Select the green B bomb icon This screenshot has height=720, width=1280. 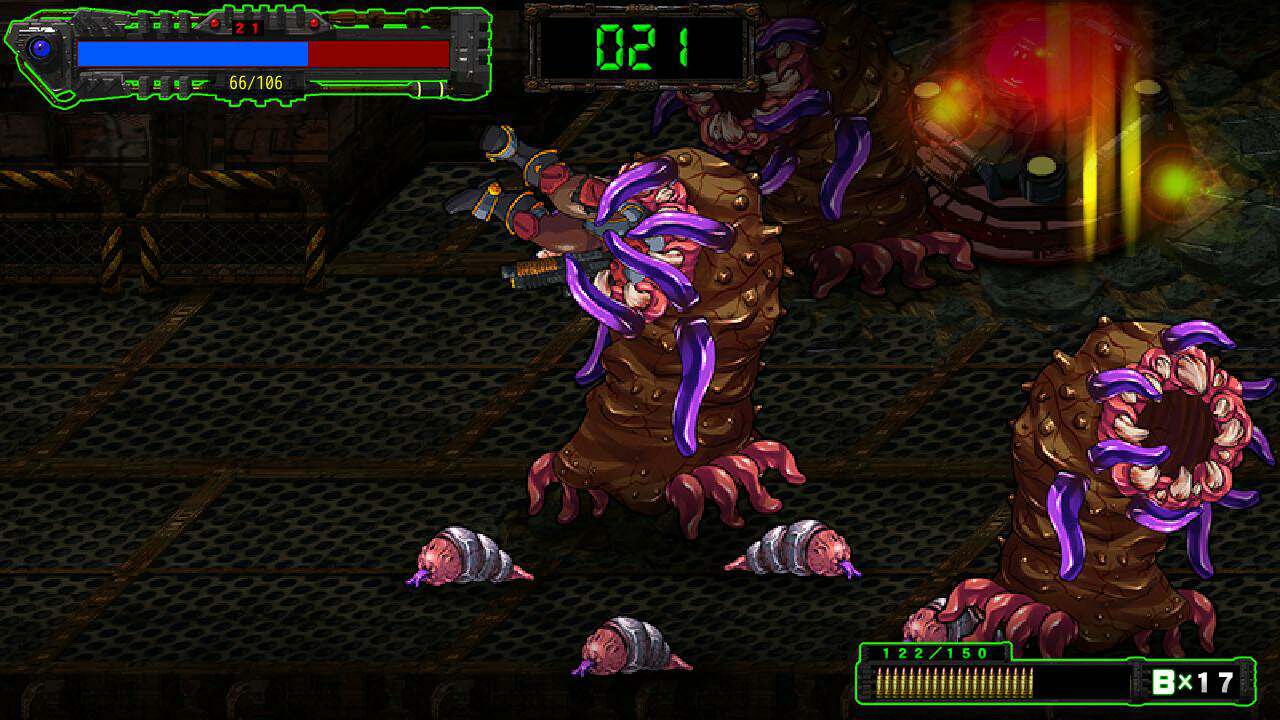pyautogui.click(x=1164, y=683)
